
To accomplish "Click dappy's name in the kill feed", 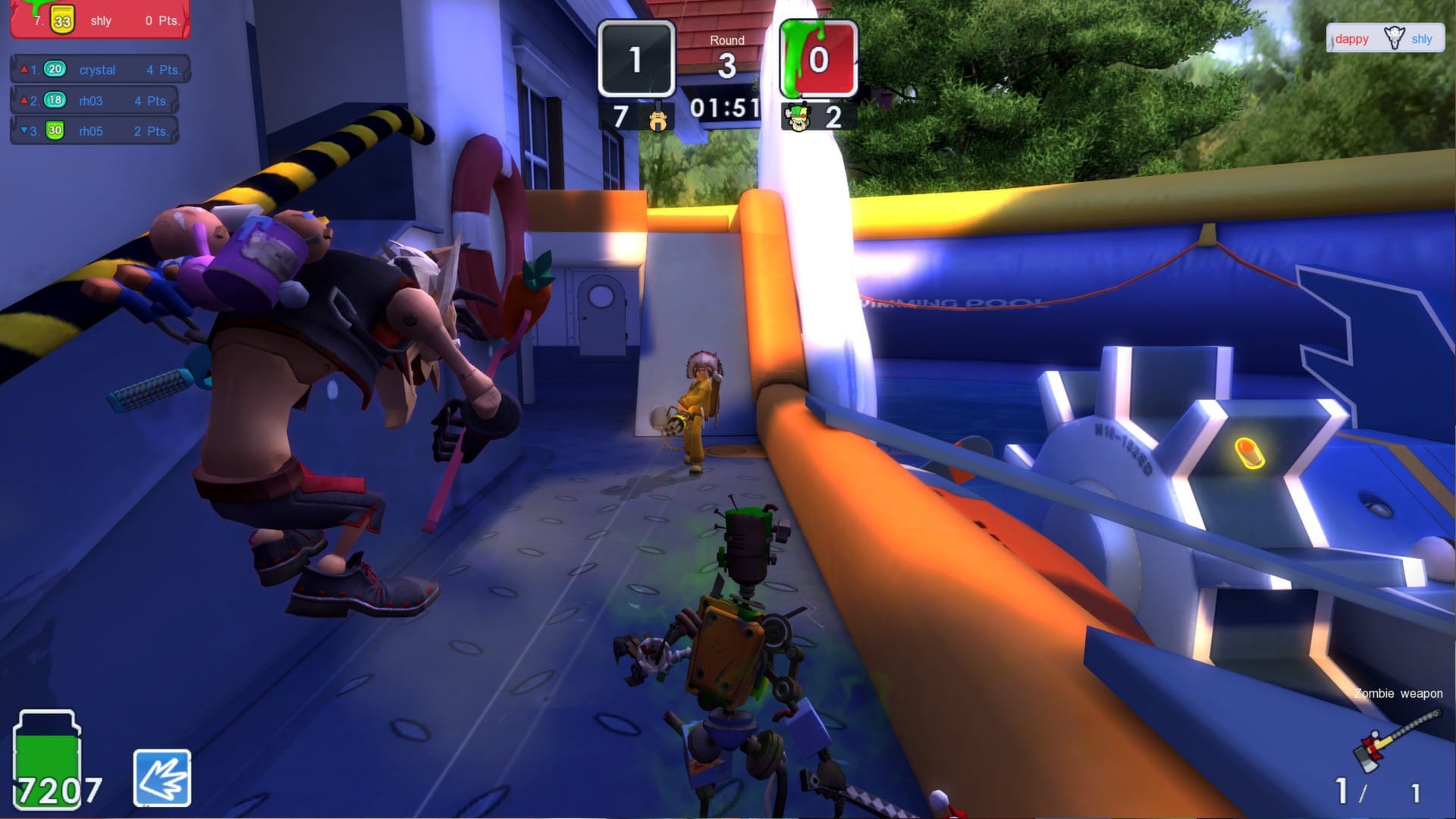I will click(1353, 39).
